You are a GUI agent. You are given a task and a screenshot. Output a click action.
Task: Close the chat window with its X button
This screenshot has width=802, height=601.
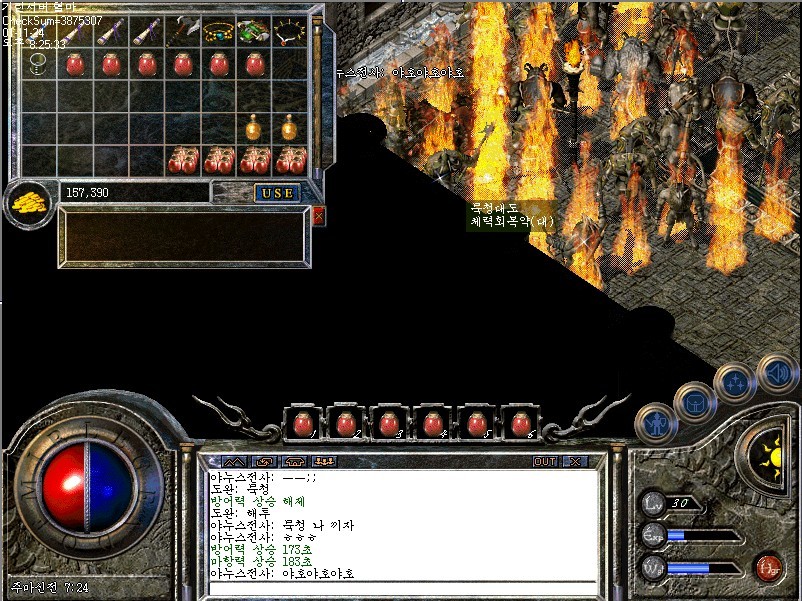pos(574,462)
